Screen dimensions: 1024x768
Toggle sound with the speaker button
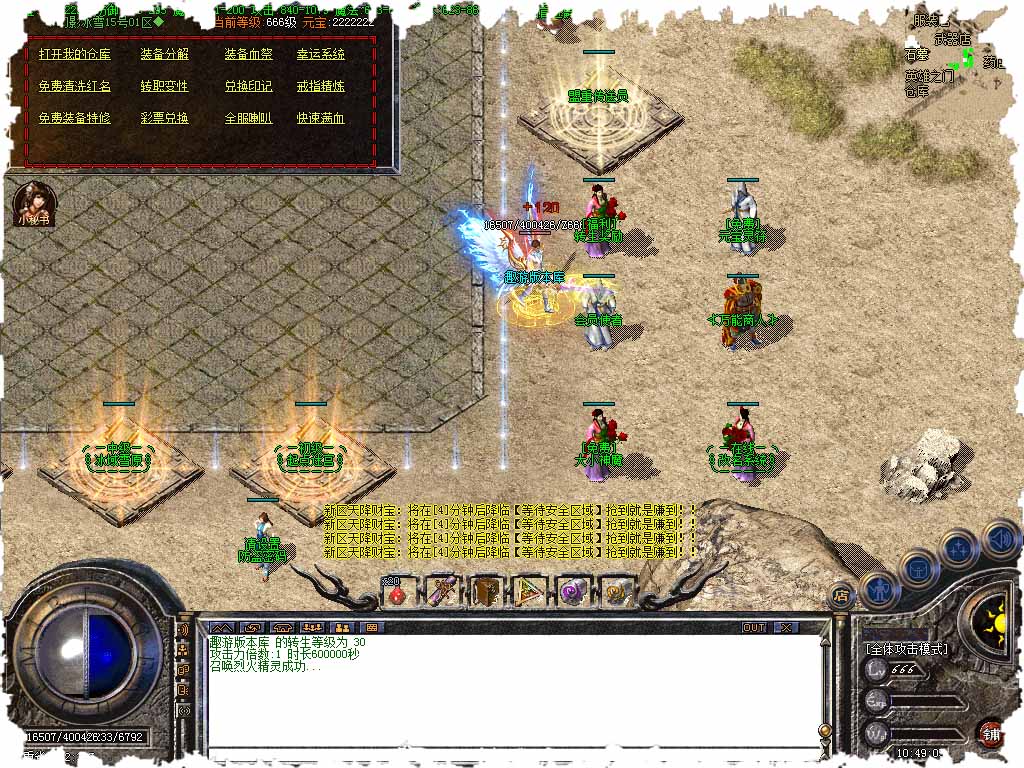(1000, 540)
